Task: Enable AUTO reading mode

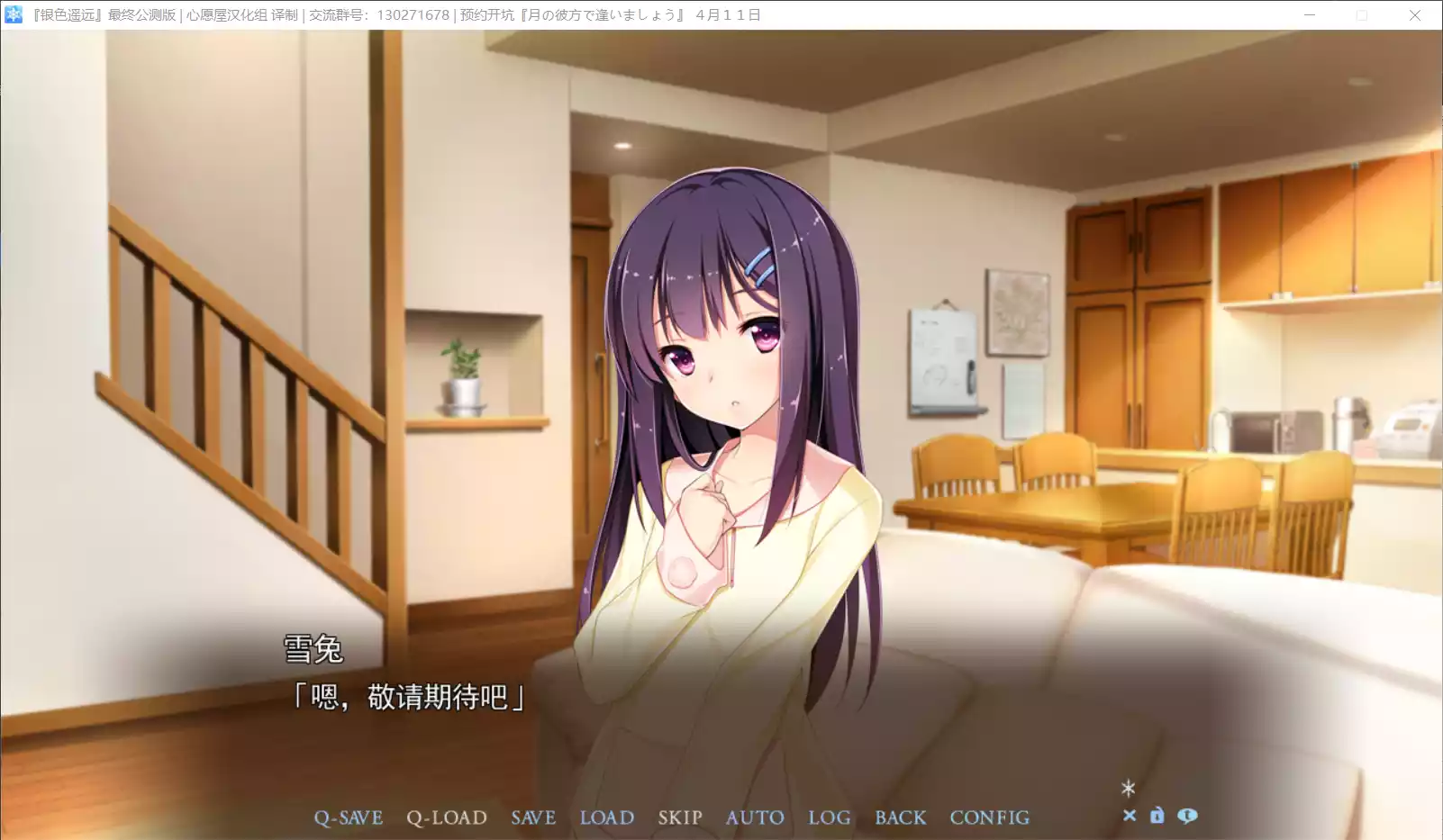Action: 755,817
